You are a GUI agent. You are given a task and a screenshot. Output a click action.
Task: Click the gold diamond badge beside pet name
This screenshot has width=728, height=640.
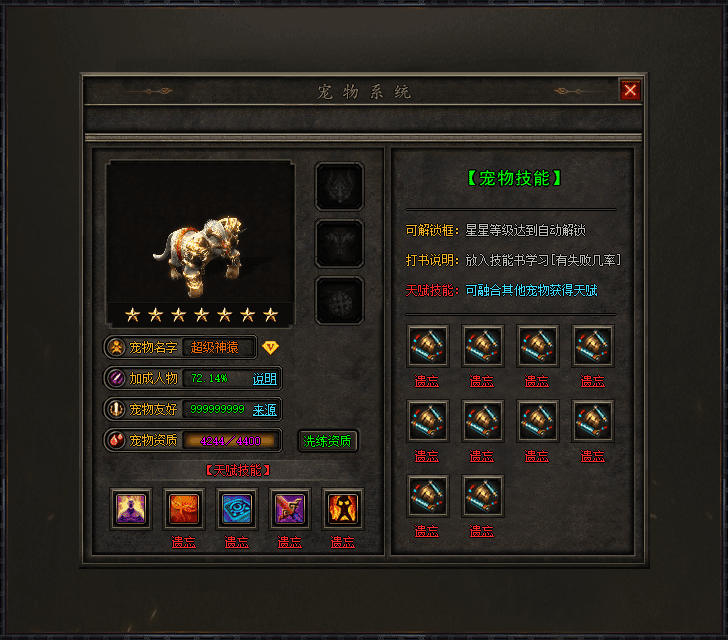(x=271, y=347)
